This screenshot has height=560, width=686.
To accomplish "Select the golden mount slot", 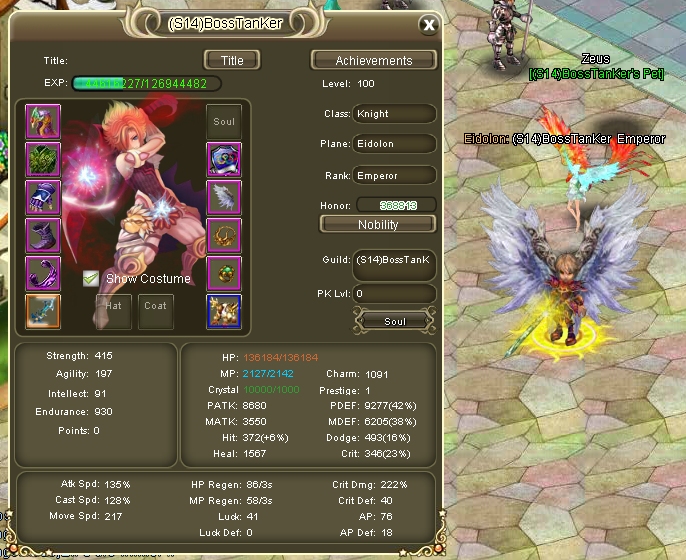I will (224, 312).
